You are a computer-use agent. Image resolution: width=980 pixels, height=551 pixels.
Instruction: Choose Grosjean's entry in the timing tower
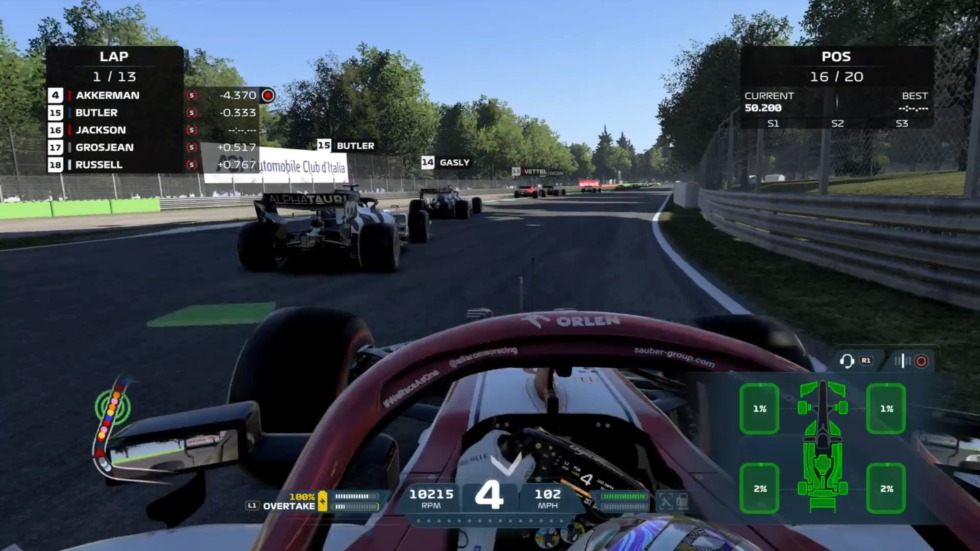[x=150, y=147]
